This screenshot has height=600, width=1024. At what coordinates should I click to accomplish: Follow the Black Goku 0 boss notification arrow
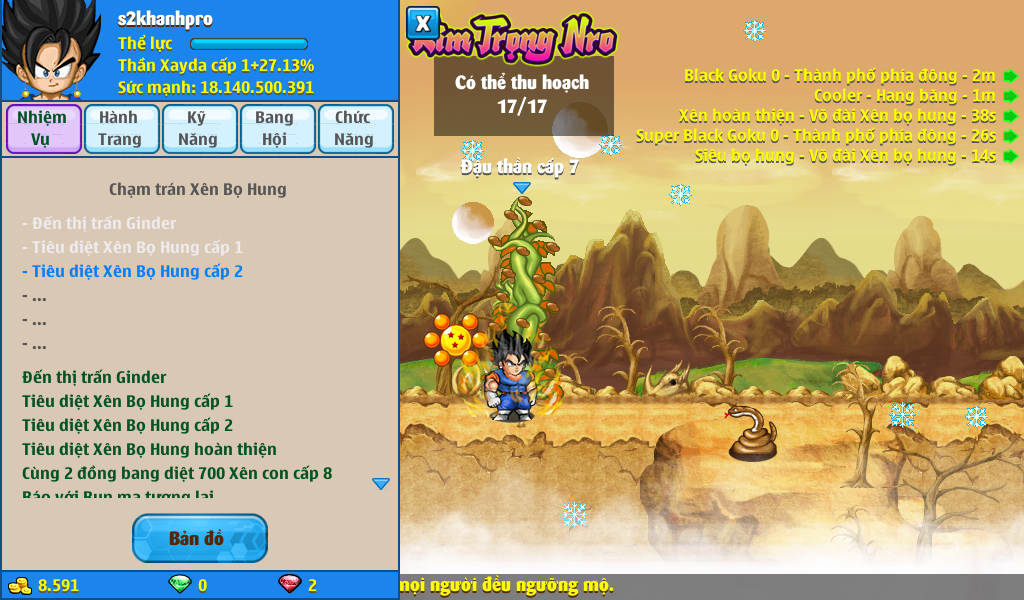pyautogui.click(x=1011, y=76)
